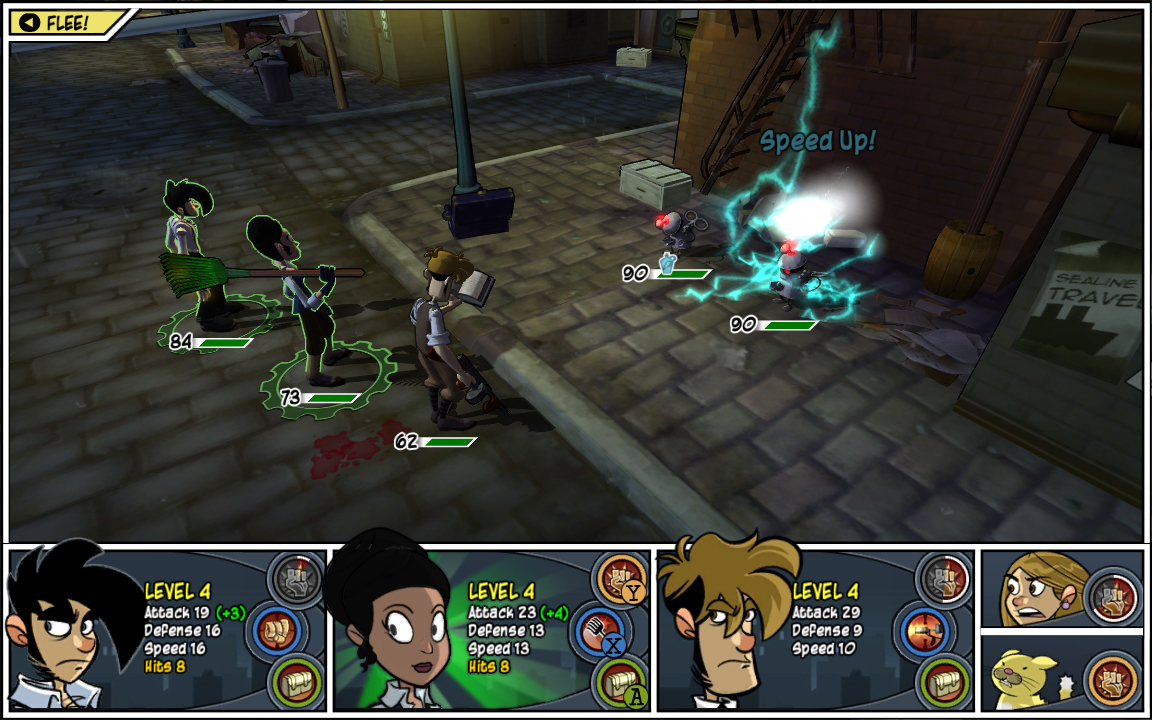Activate the black-haired boy's greyed fist special
This screenshot has width=1152, height=720.
(x=296, y=578)
